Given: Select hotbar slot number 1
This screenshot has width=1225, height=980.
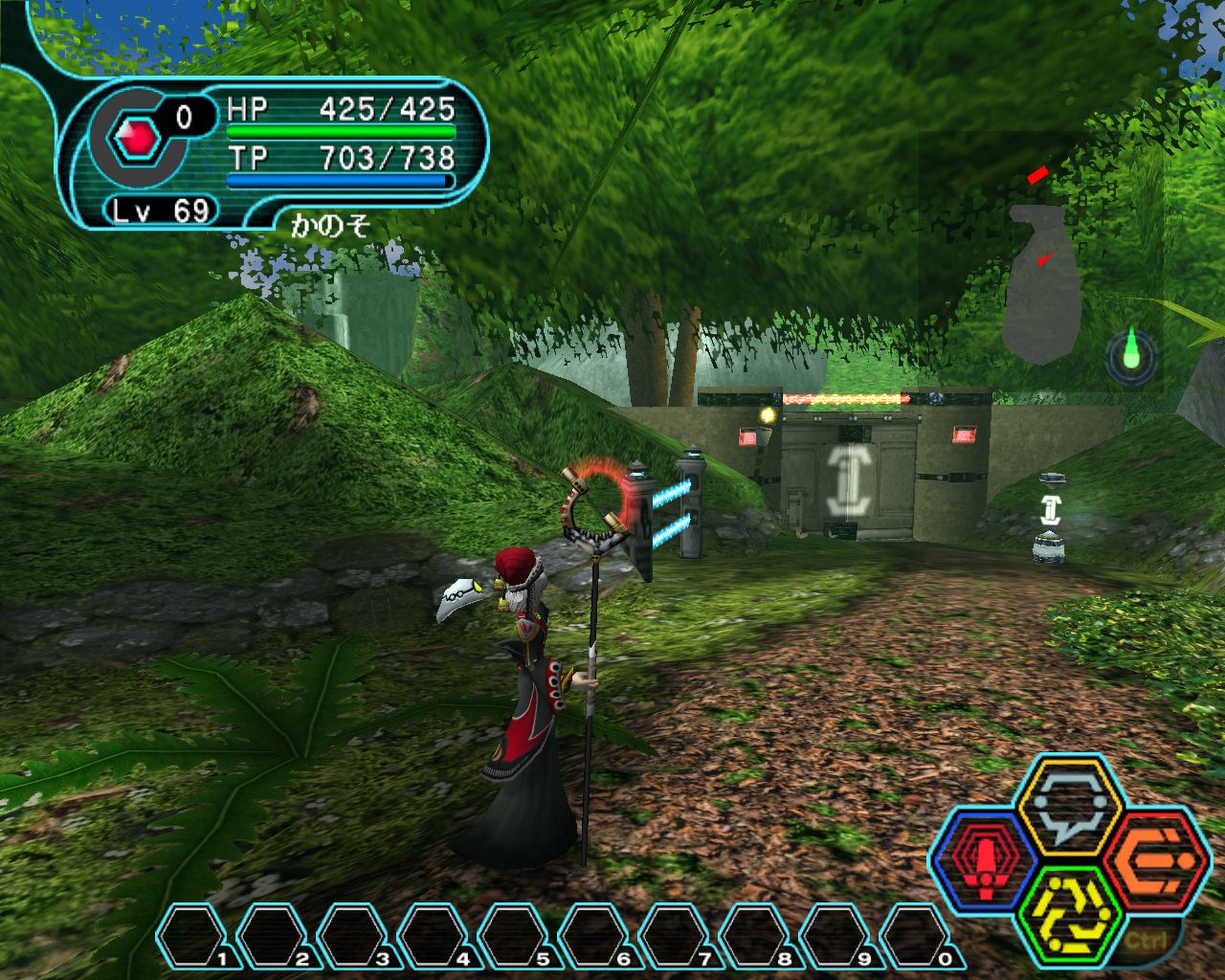Looking at the screenshot, I should point(196,936).
